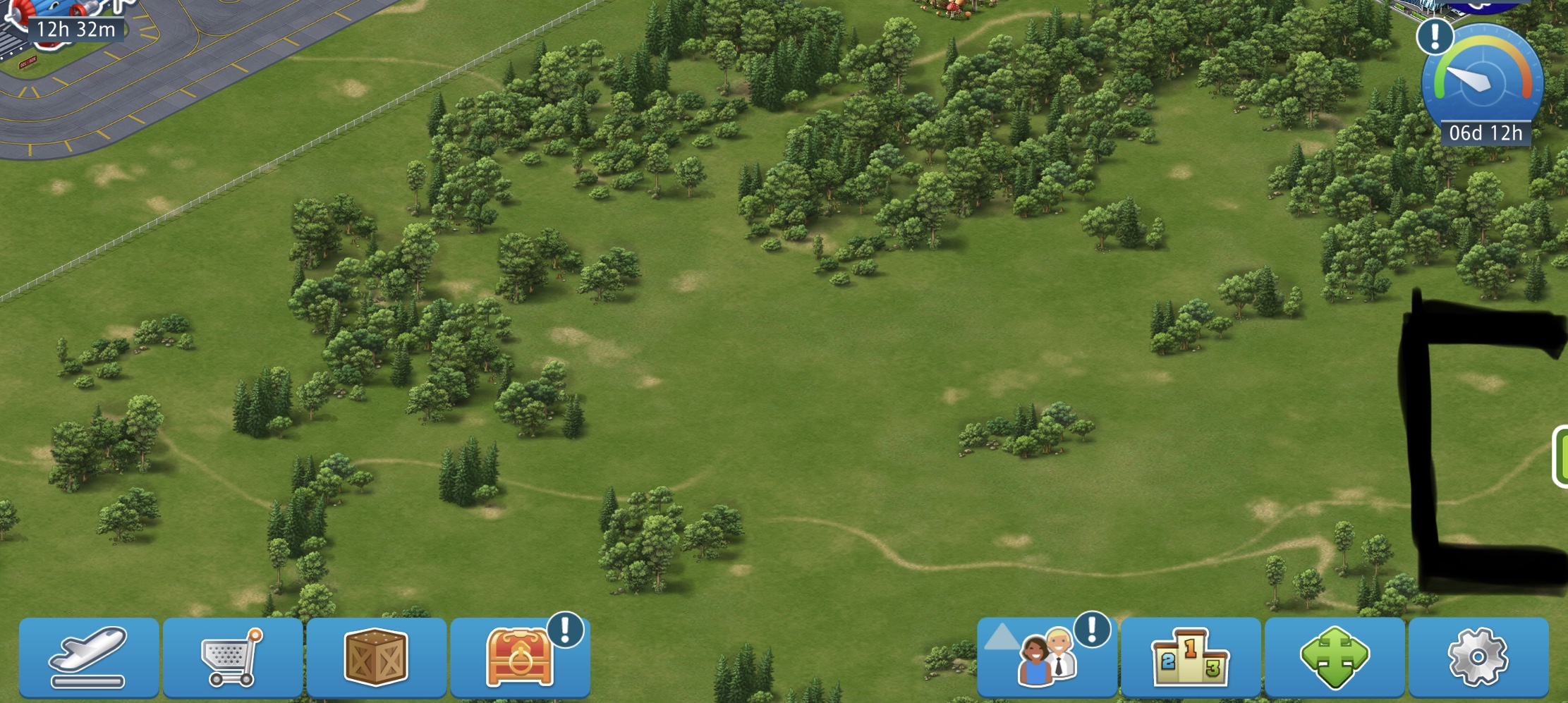The image size is (1568, 703).
Task: Open the airplane flights menu
Action: (x=88, y=657)
